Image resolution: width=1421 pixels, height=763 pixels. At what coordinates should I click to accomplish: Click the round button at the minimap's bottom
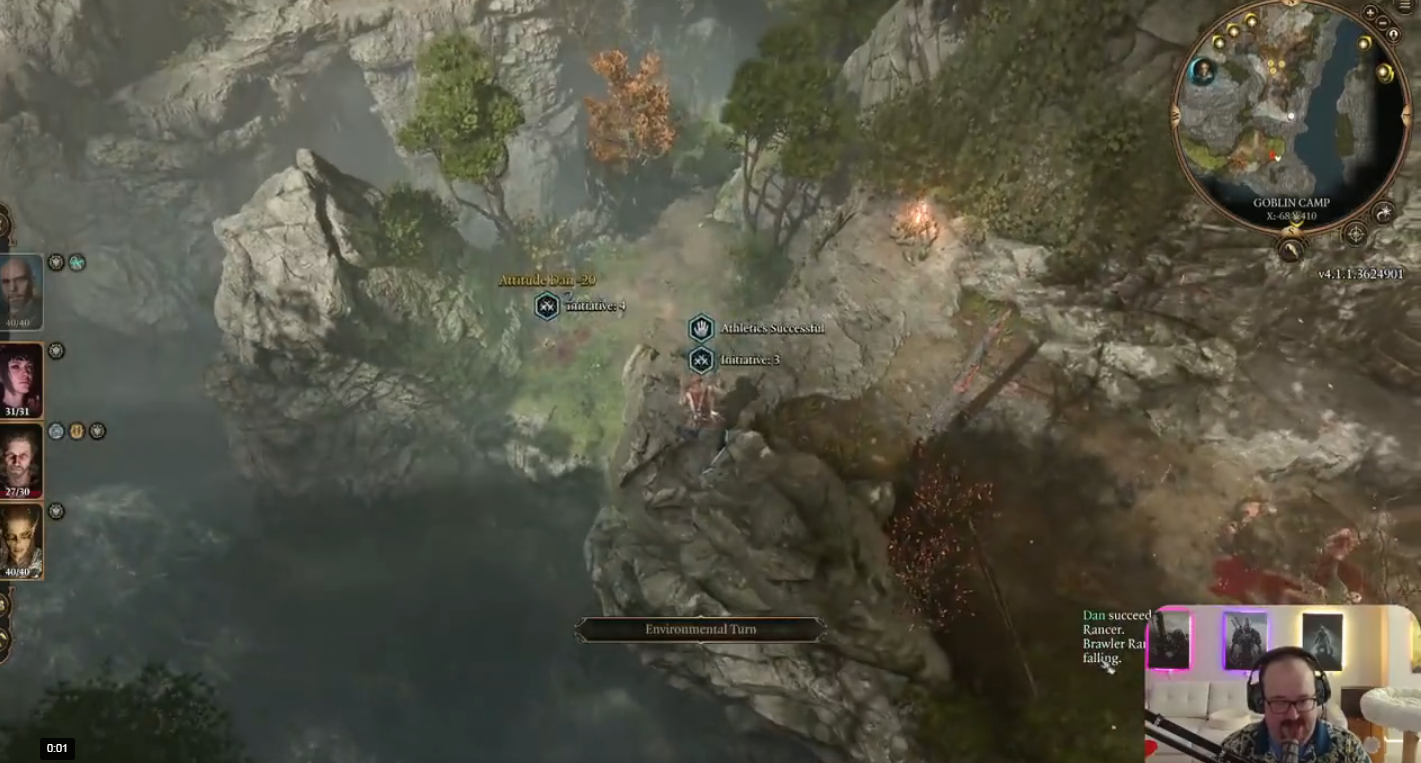tap(1291, 248)
